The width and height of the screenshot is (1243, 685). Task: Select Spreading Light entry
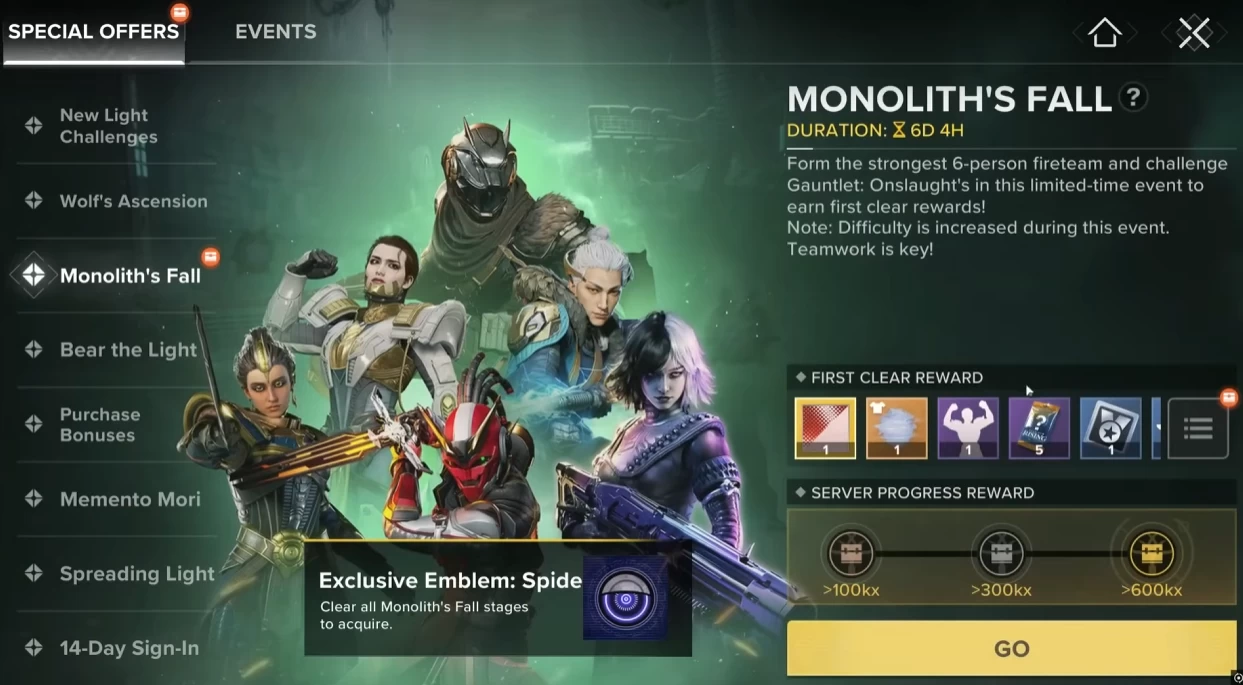point(136,574)
